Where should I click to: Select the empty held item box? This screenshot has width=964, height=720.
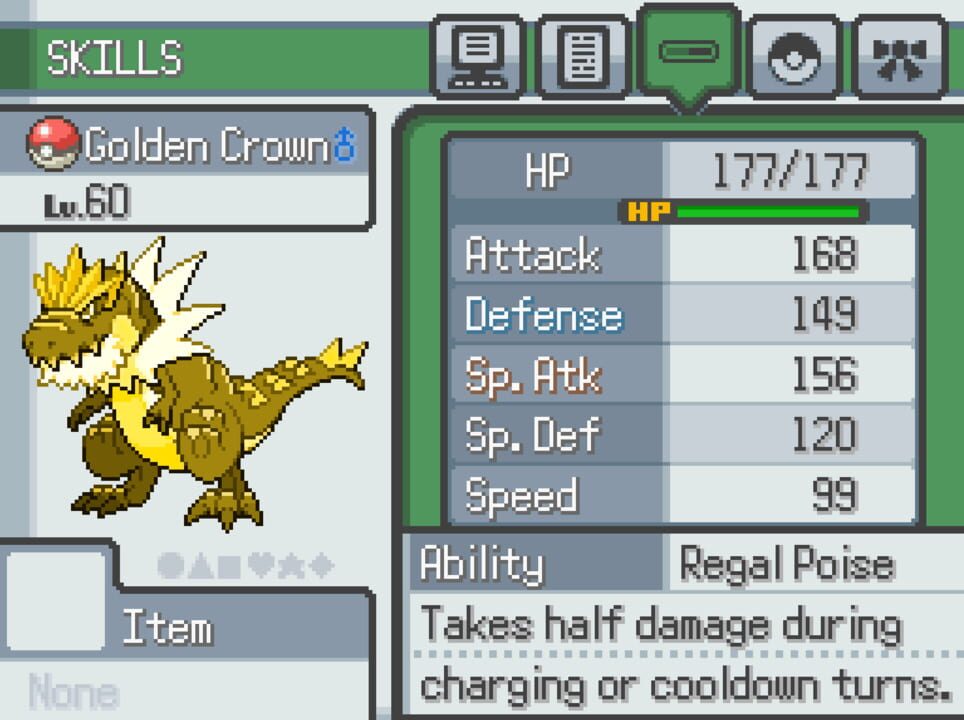(x=56, y=602)
